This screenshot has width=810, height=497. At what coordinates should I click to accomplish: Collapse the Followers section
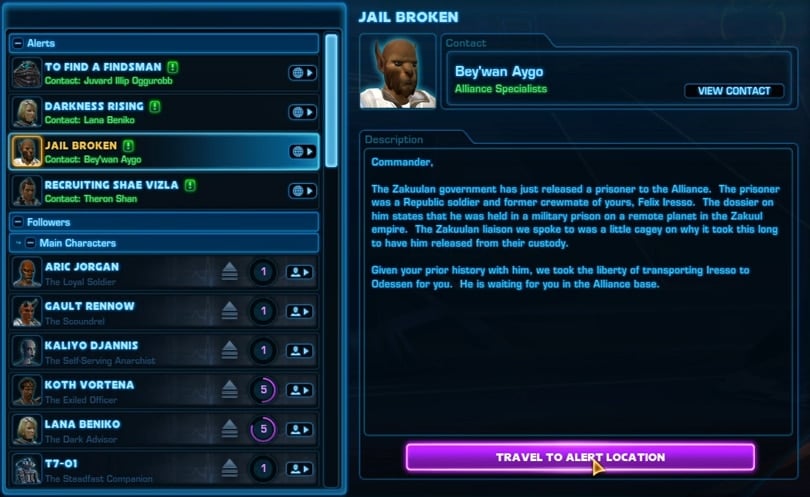pyautogui.click(x=19, y=222)
